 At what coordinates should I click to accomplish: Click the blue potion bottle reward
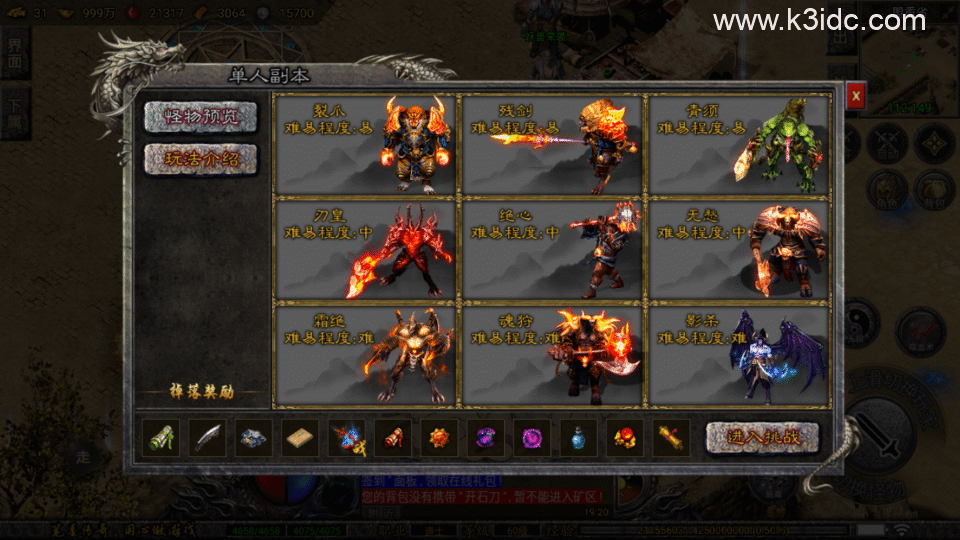(579, 438)
